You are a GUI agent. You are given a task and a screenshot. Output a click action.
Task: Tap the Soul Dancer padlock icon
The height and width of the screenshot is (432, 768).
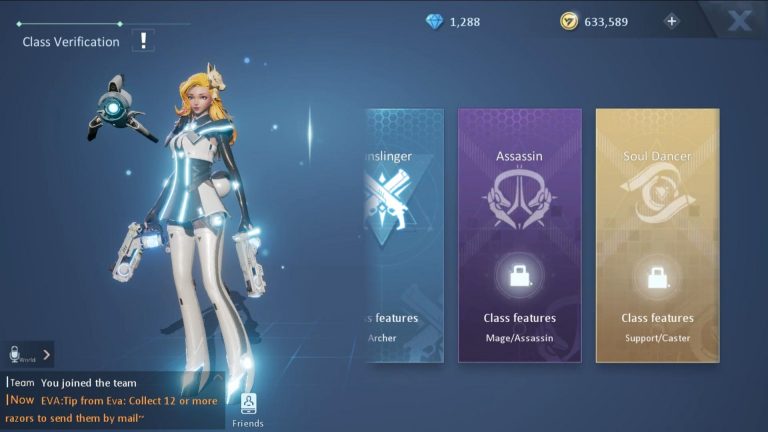point(657,276)
